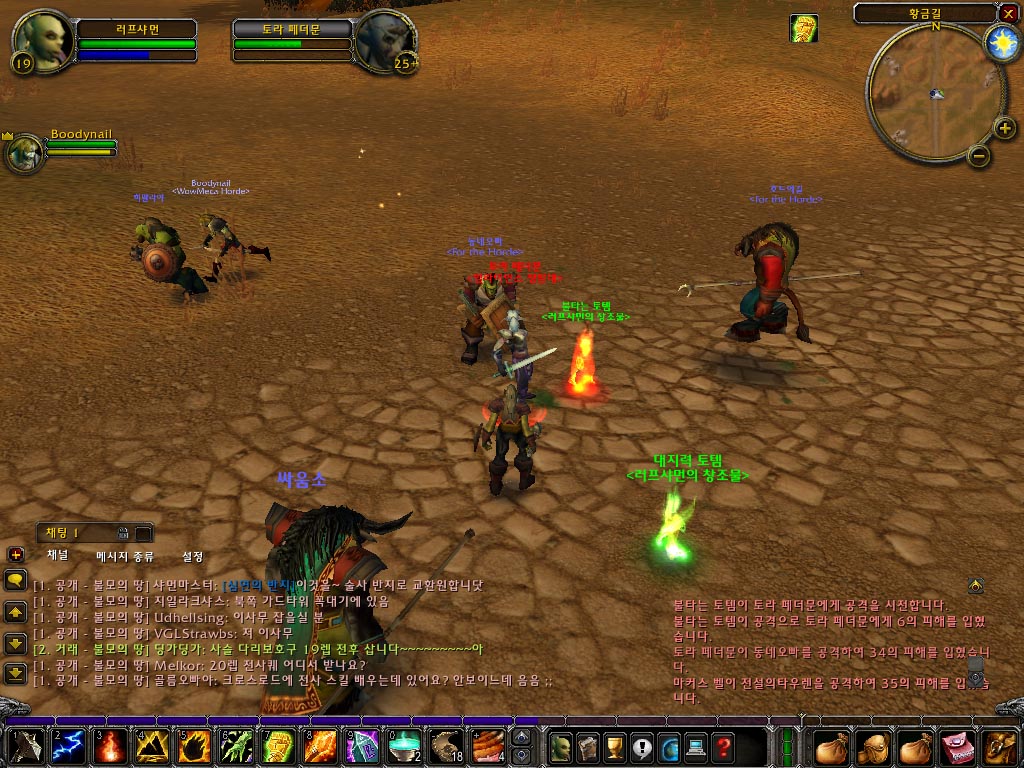
Task: Select the 러프샤먼 player portrait
Action: pyautogui.click(x=42, y=42)
